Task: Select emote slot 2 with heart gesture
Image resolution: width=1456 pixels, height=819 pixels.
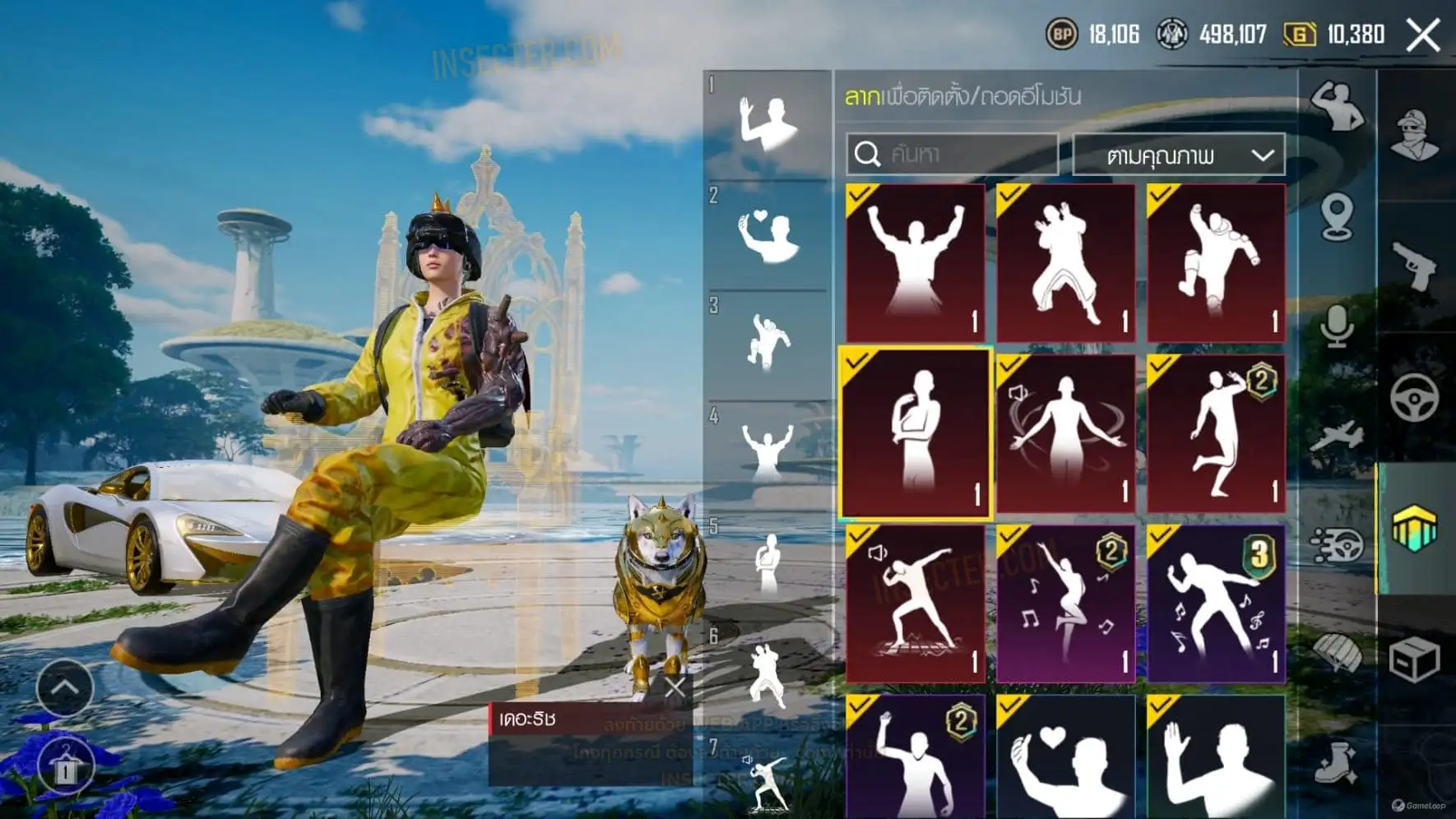Action: [767, 236]
